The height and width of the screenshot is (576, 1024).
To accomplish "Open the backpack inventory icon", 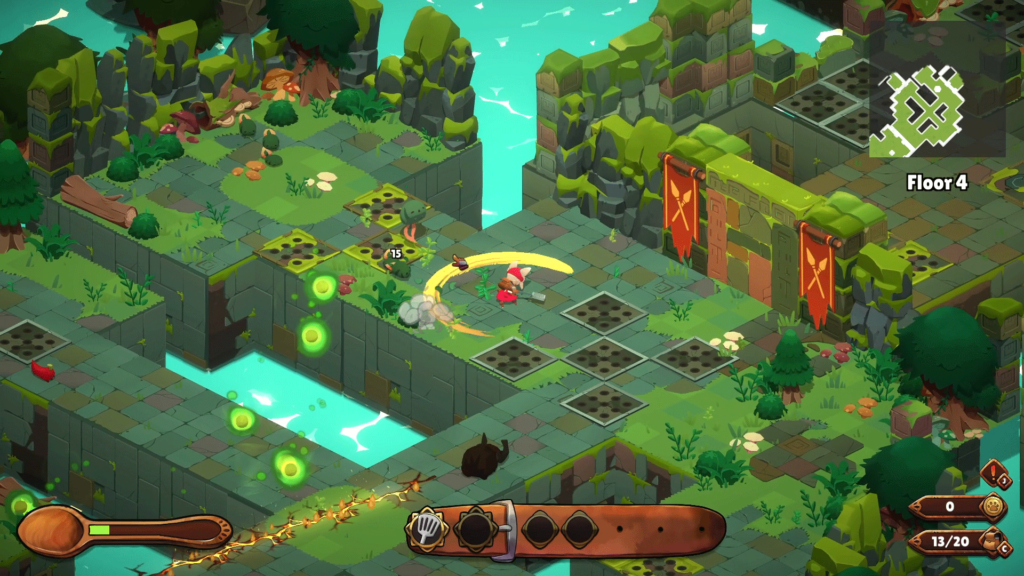I will tap(993, 542).
